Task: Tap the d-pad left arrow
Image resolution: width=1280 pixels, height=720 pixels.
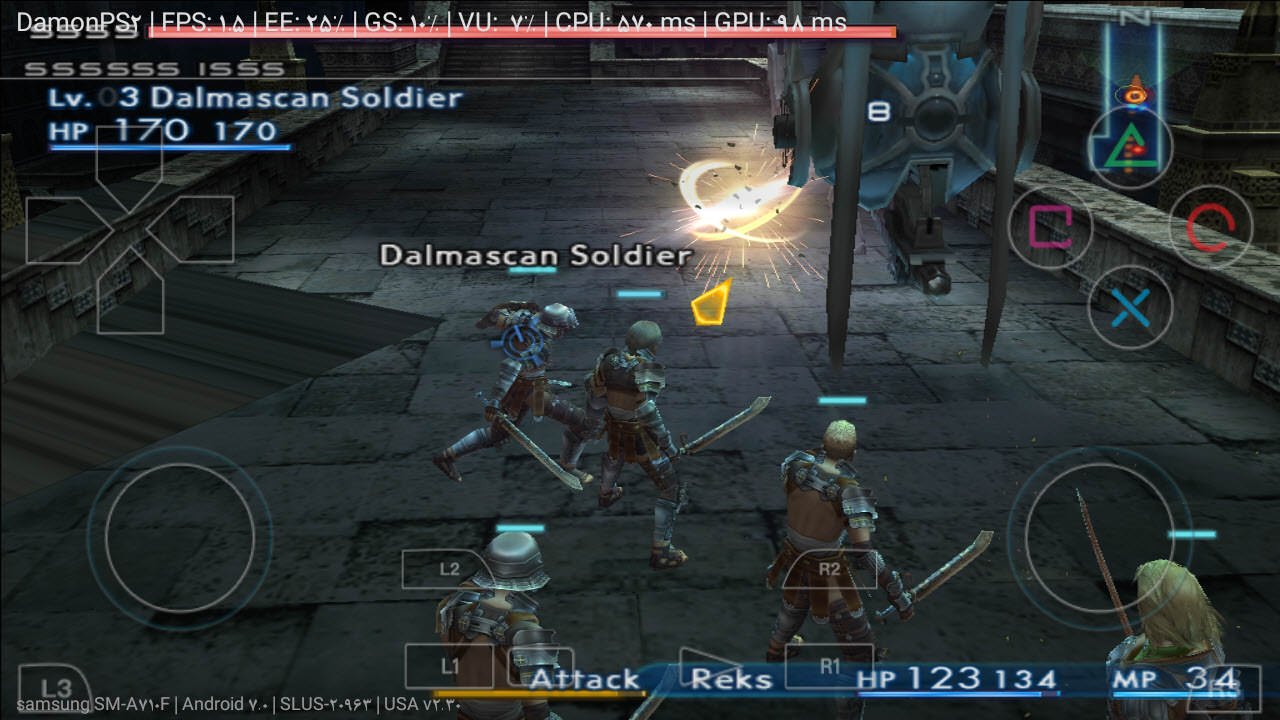Action: tap(62, 229)
